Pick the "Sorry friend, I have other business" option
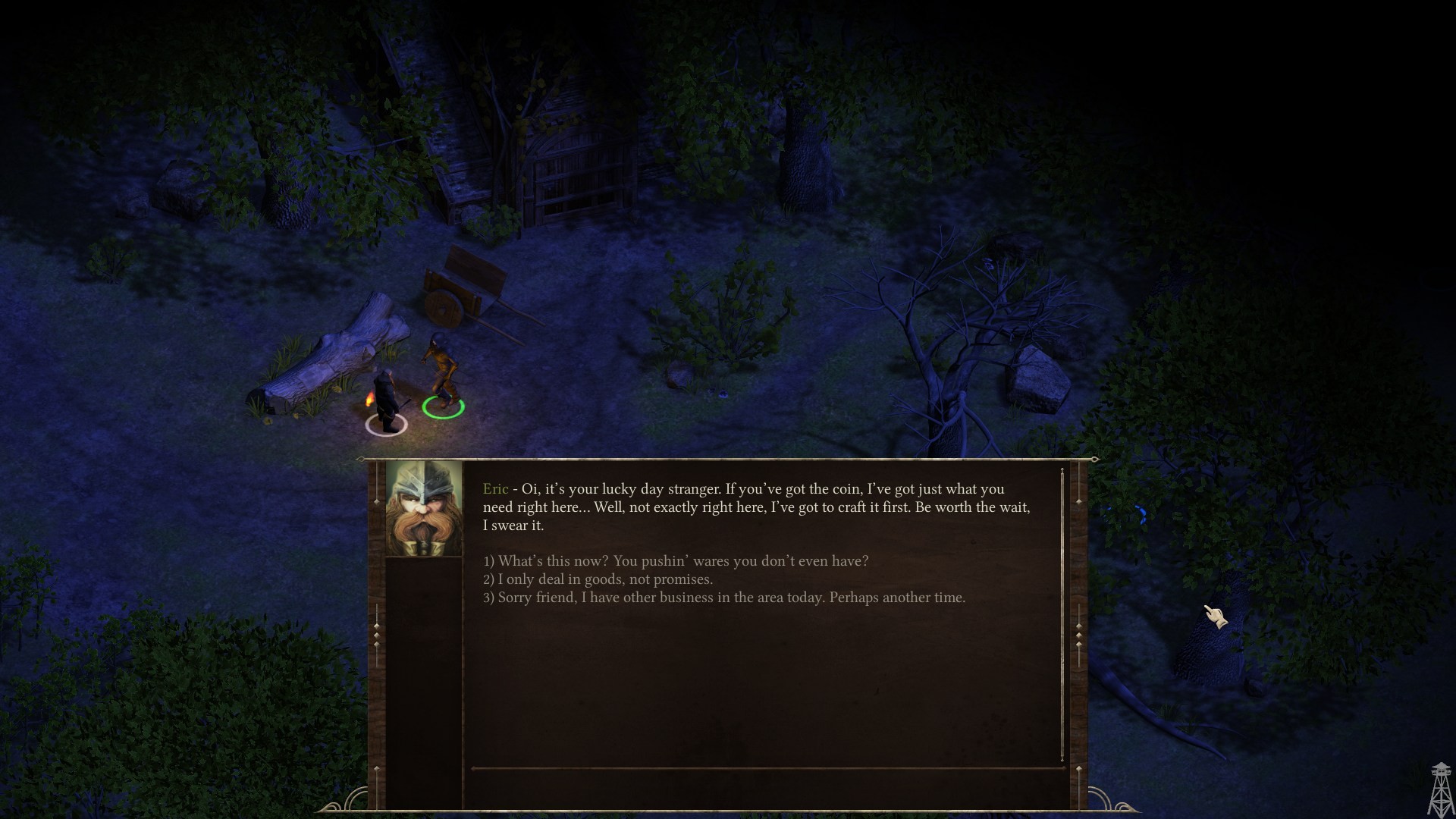The image size is (1456, 819). (724, 598)
